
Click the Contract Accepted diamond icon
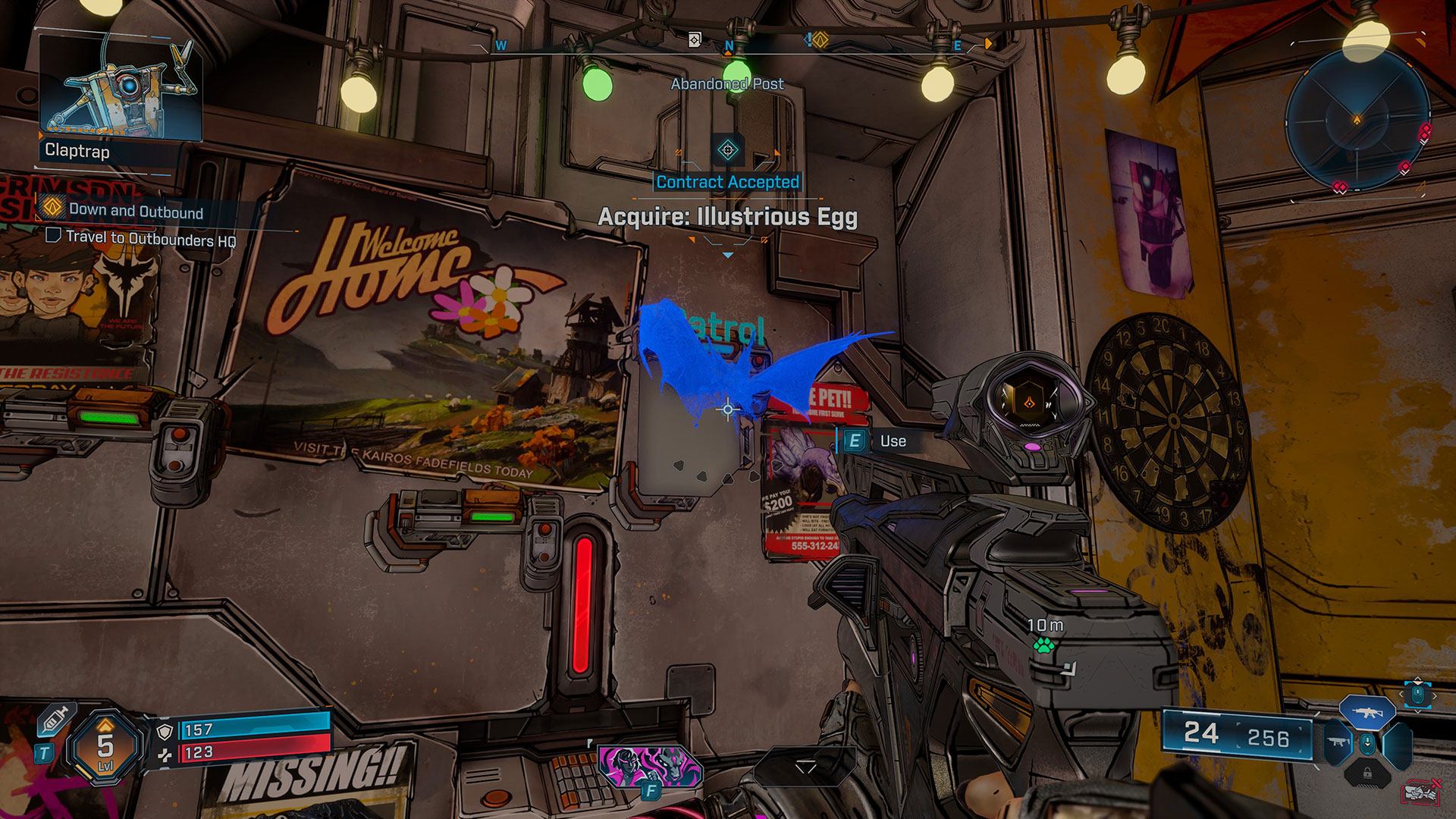point(727,150)
